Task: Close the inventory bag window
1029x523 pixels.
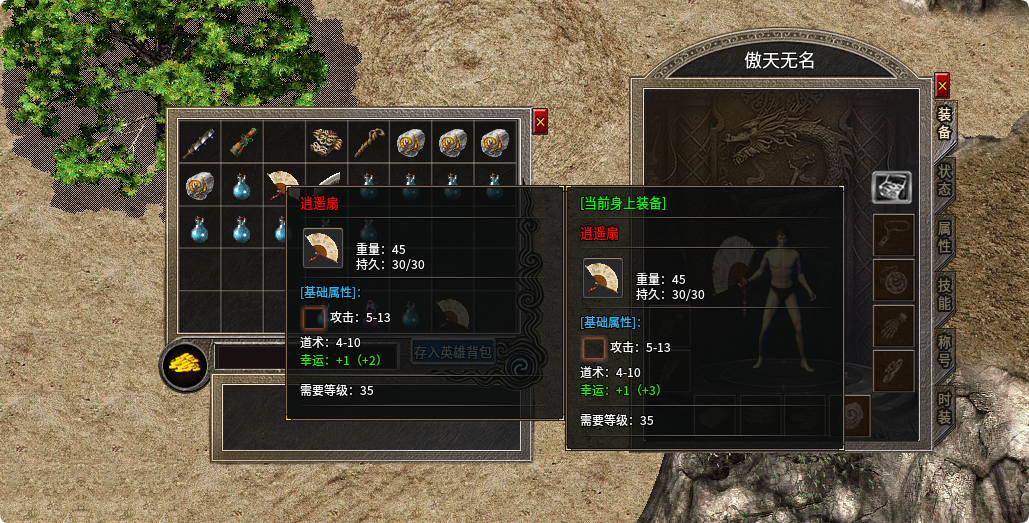Action: (x=540, y=121)
